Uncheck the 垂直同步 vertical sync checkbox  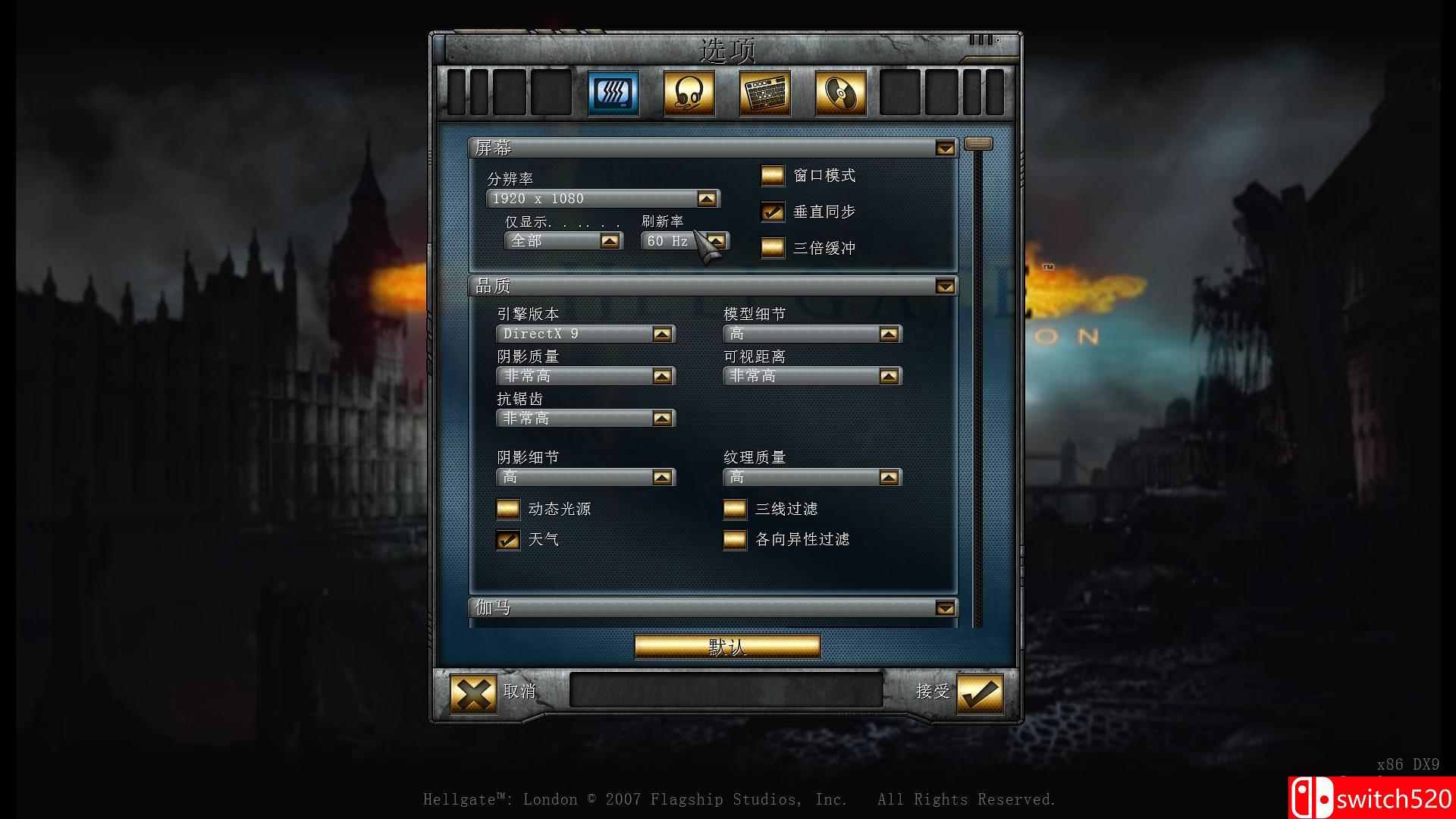pos(772,212)
